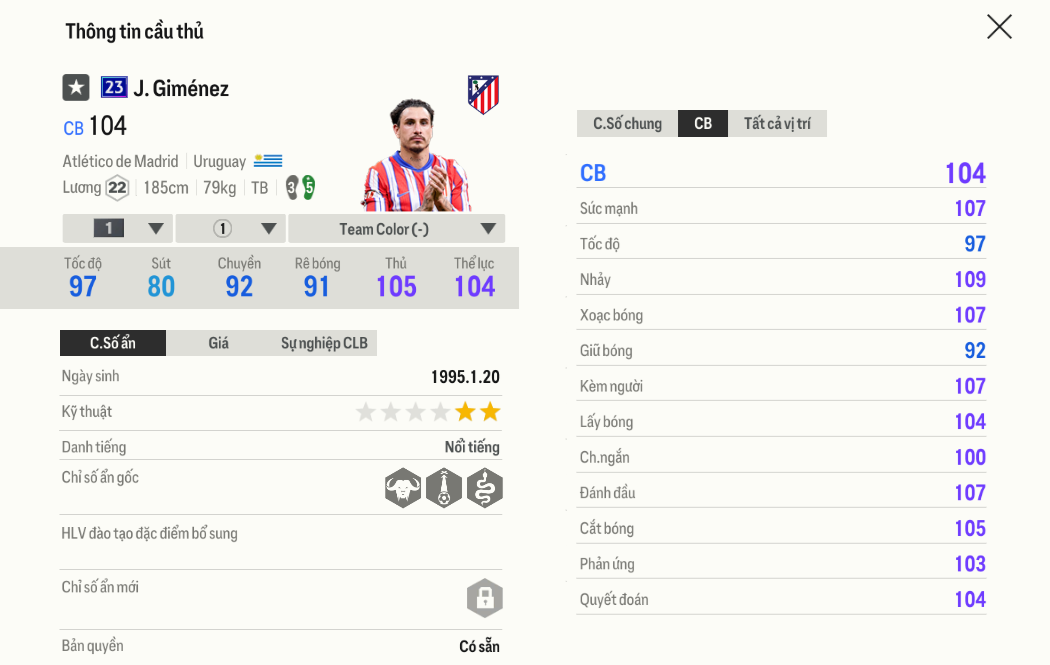
Task: Select the snake hidden trait icon
Action: [485, 488]
